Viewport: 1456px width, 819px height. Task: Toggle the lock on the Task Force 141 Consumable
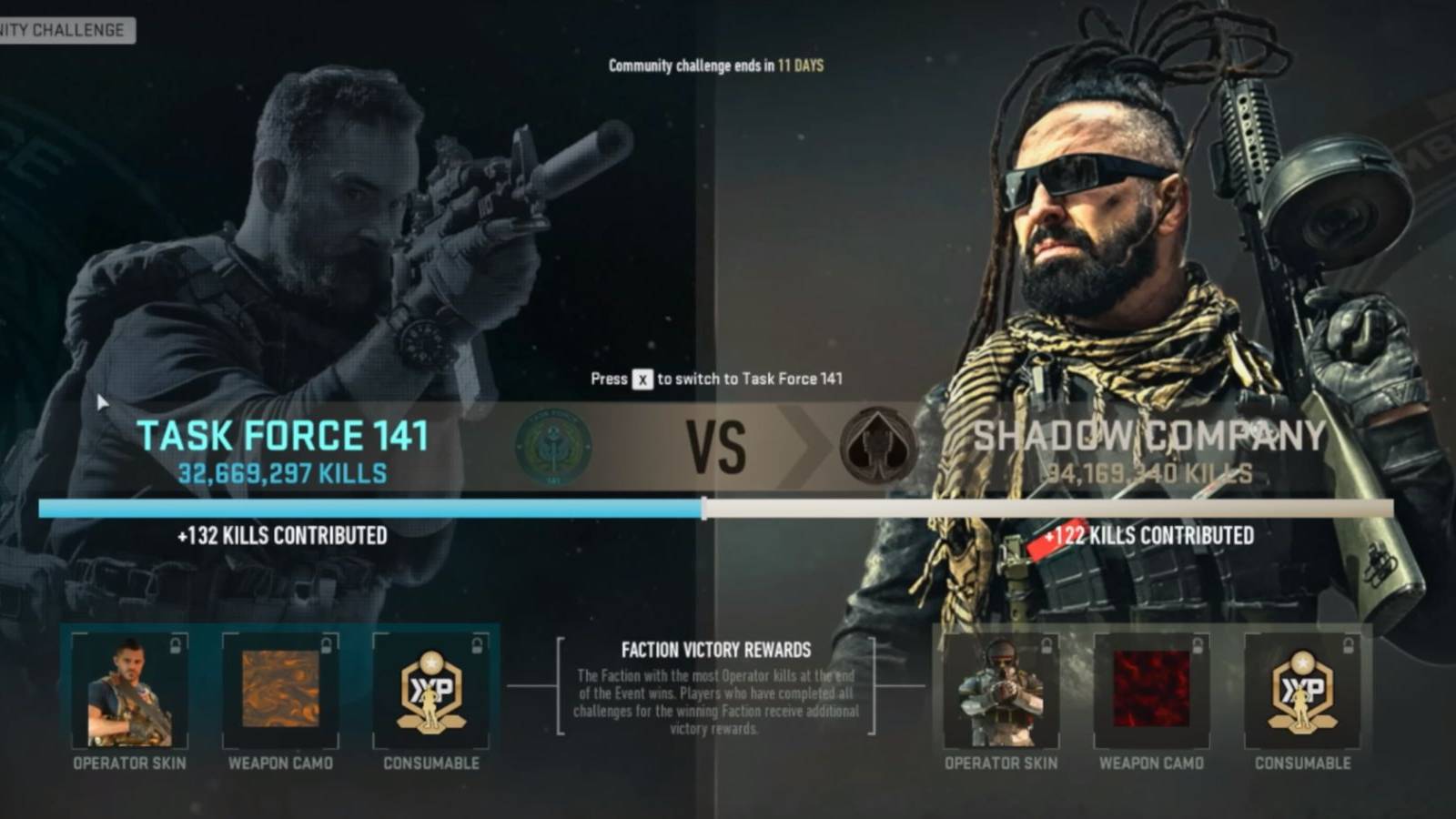pyautogui.click(x=476, y=643)
